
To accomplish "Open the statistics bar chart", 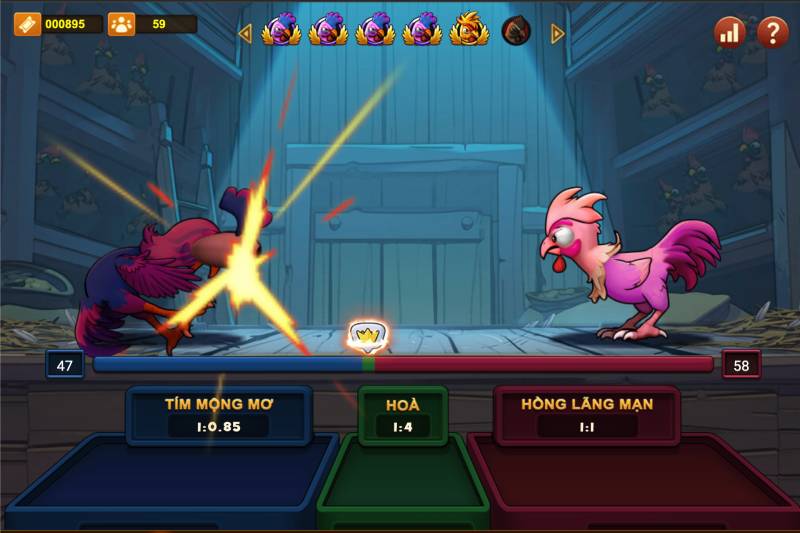I will 729,32.
